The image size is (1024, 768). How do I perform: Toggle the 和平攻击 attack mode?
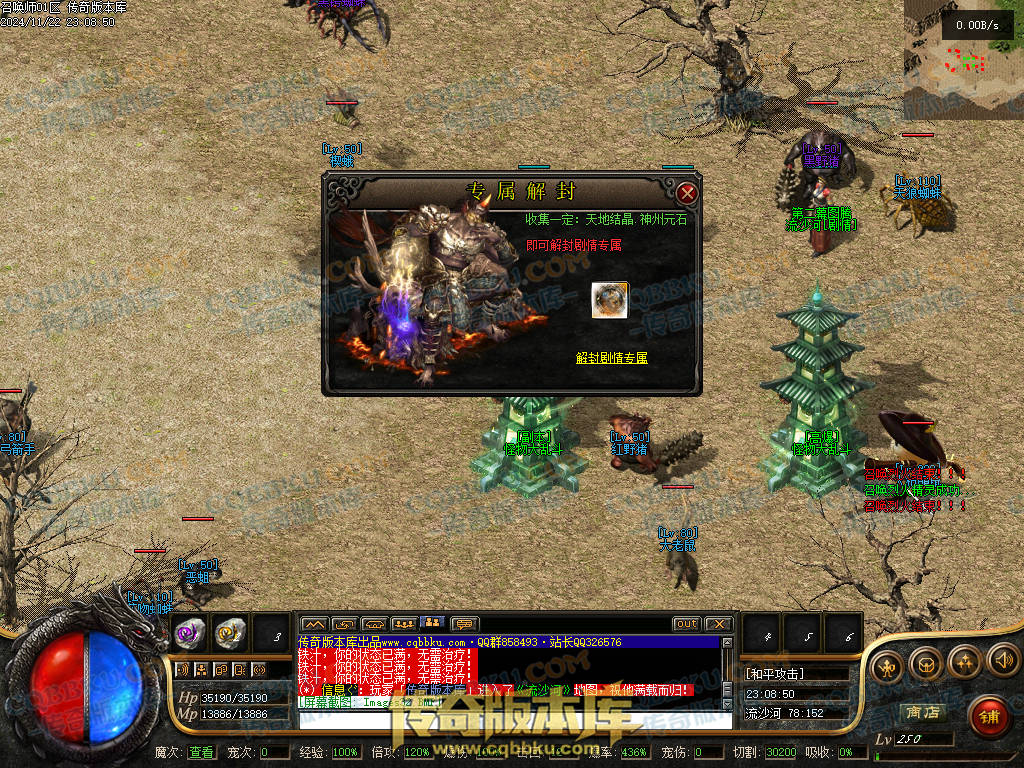[775, 674]
